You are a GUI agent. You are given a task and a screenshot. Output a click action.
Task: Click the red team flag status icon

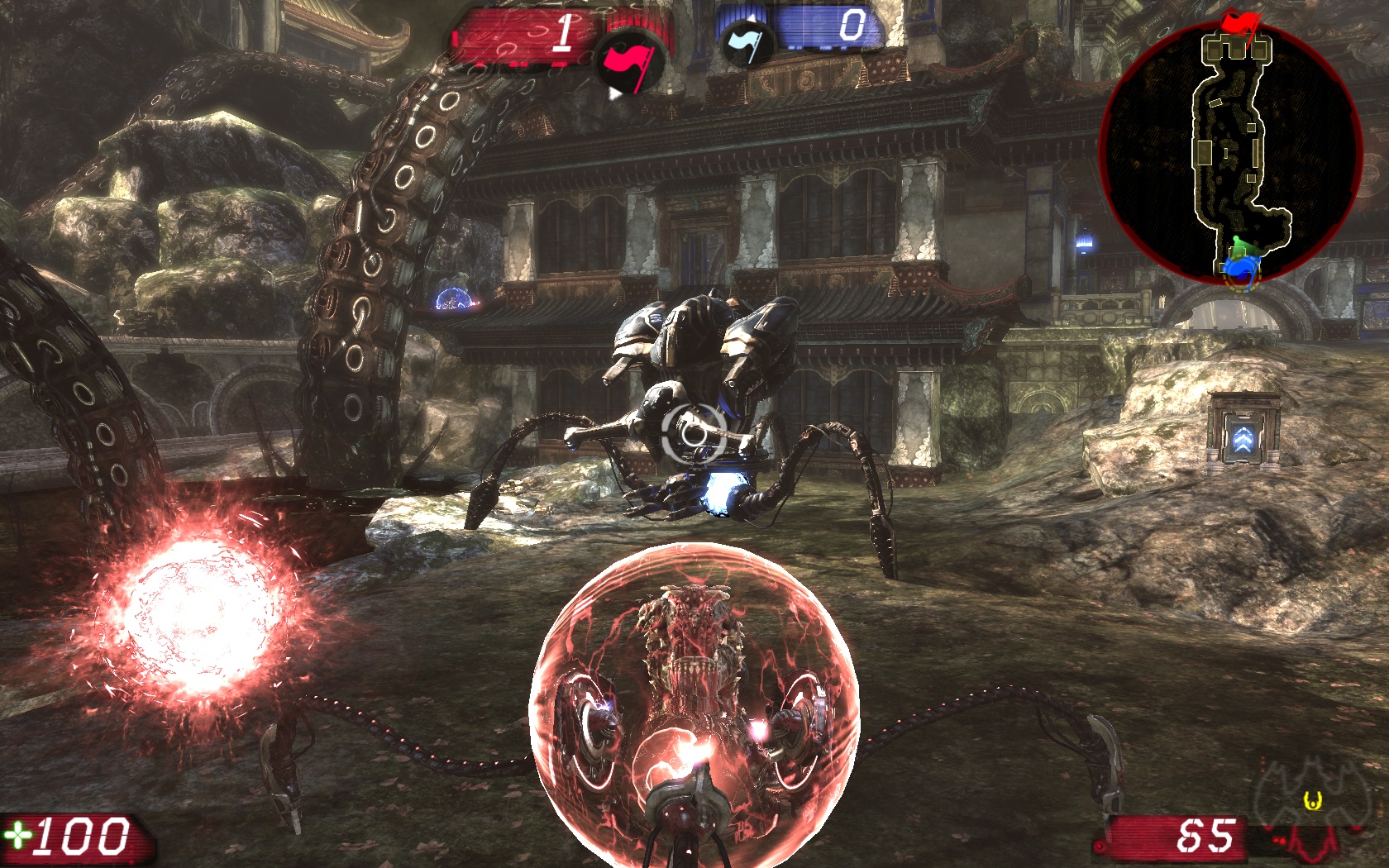630,61
